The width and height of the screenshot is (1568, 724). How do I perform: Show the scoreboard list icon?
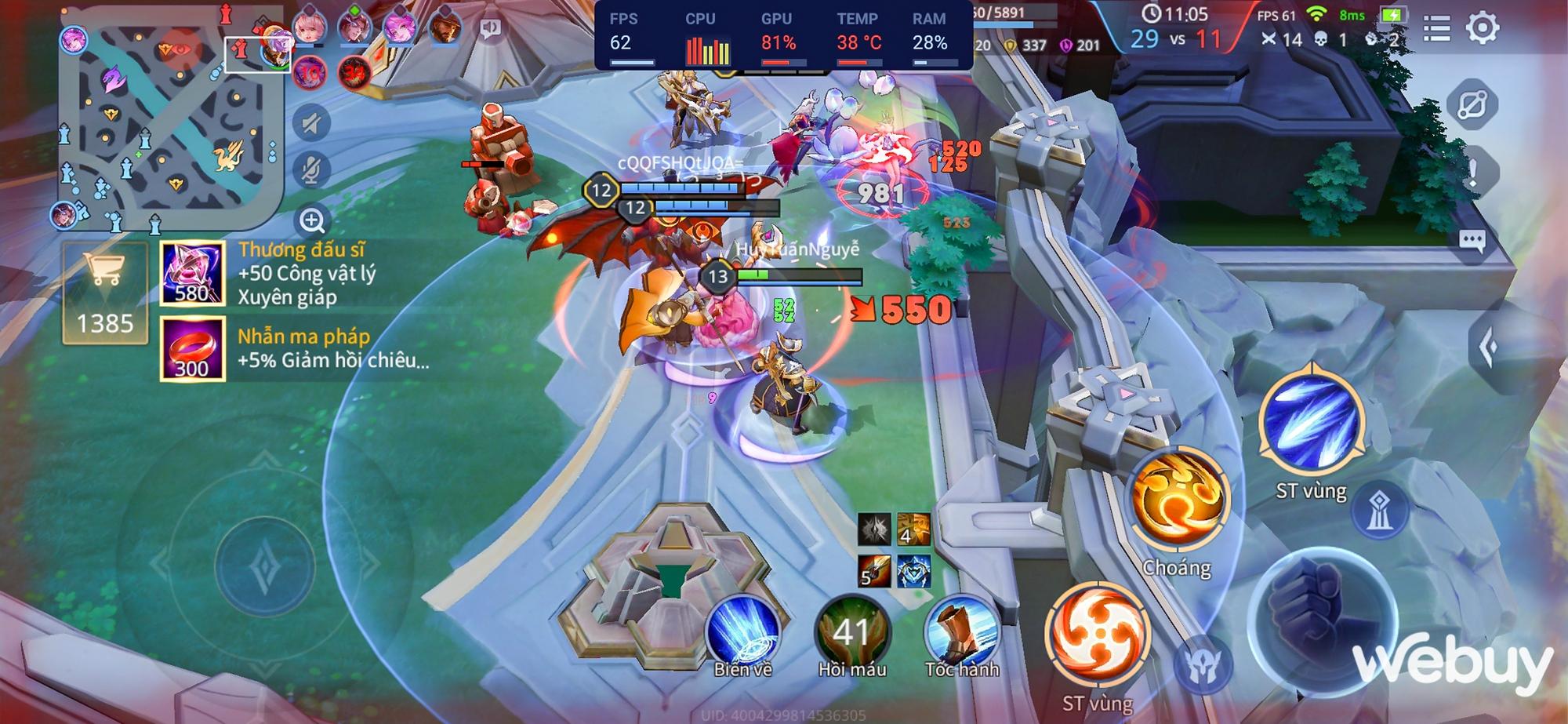point(1436,29)
